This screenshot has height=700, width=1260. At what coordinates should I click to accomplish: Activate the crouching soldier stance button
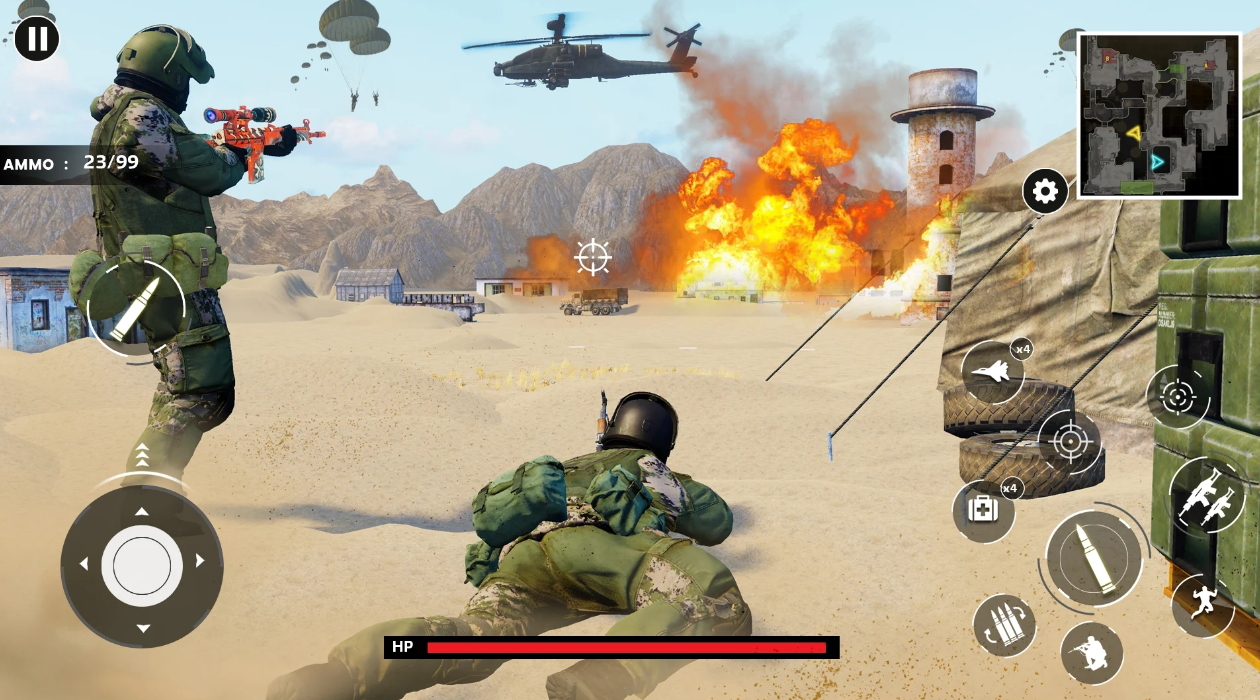[x=1091, y=653]
